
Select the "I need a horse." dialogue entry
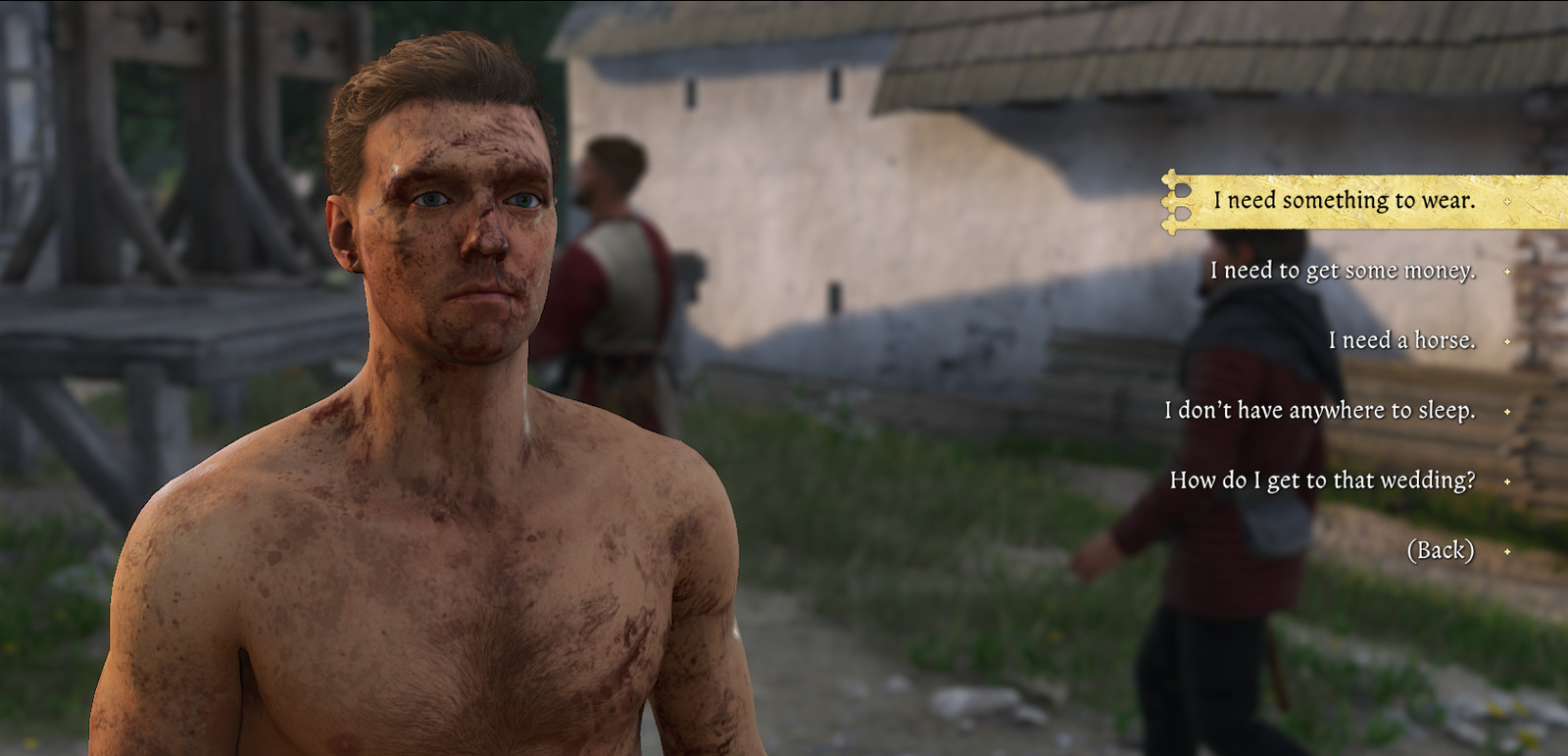pos(1401,342)
